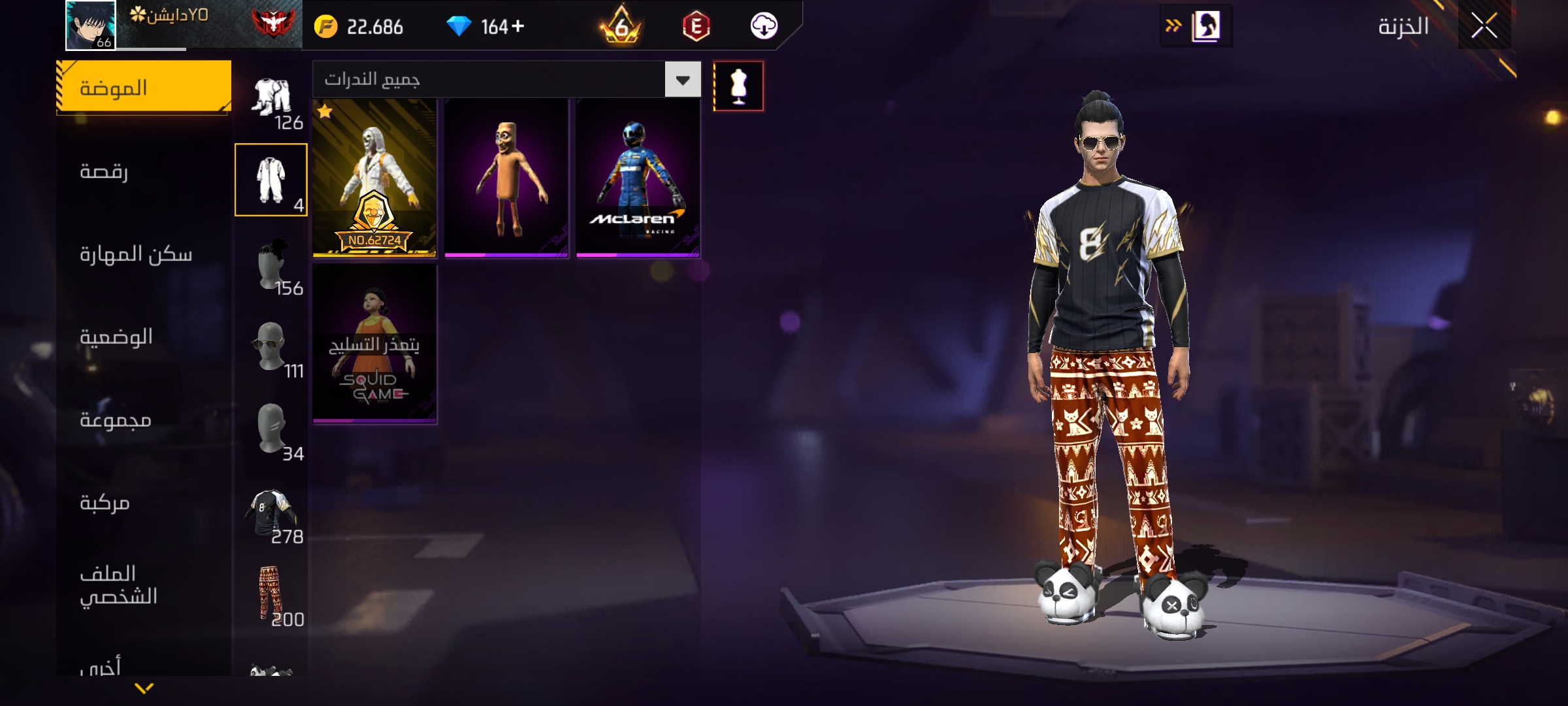This screenshot has width=1568, height=706.
Task: Open the patterned pants category
Action: (271, 595)
